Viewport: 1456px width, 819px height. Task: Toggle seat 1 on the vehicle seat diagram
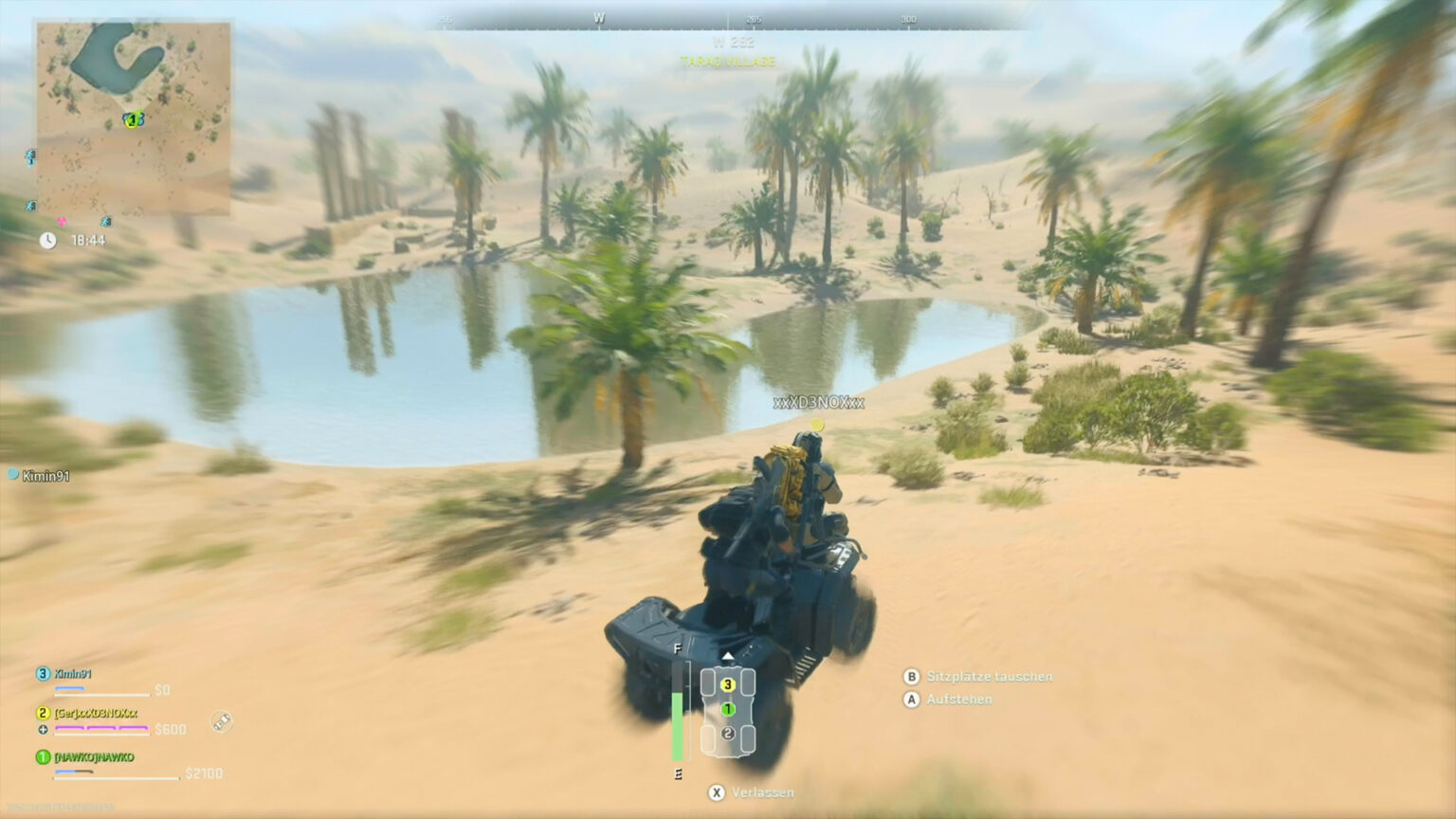point(727,708)
